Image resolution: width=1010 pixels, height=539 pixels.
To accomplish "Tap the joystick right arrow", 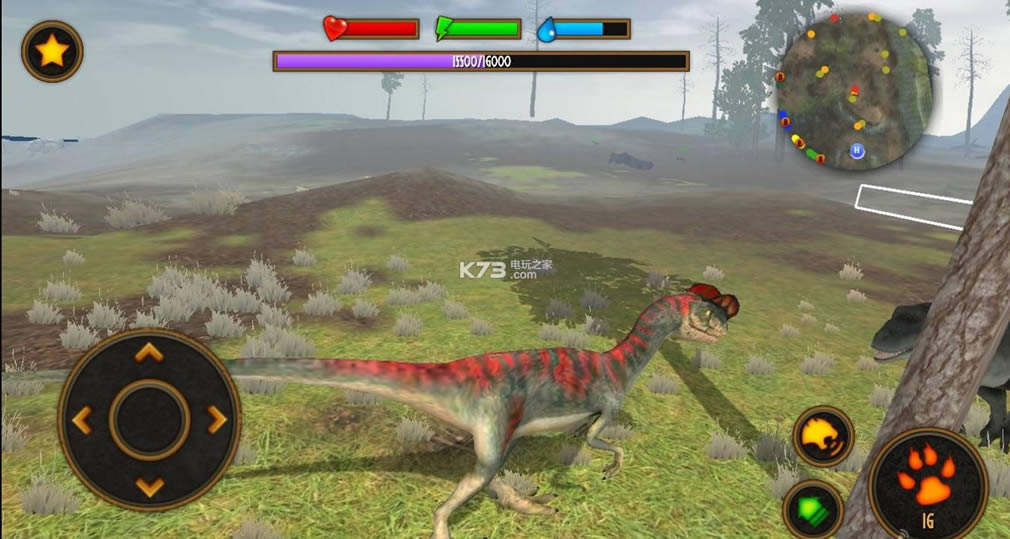I will 217,420.
